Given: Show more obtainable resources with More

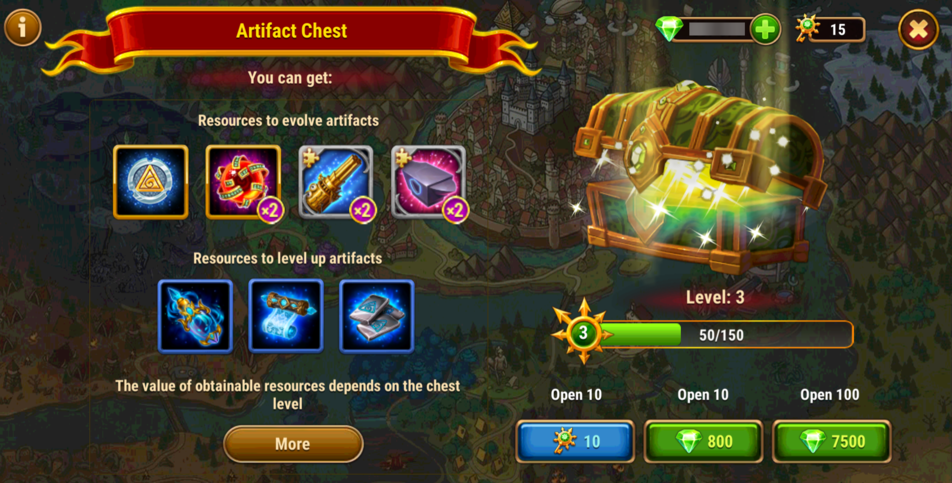Looking at the screenshot, I should click(292, 444).
